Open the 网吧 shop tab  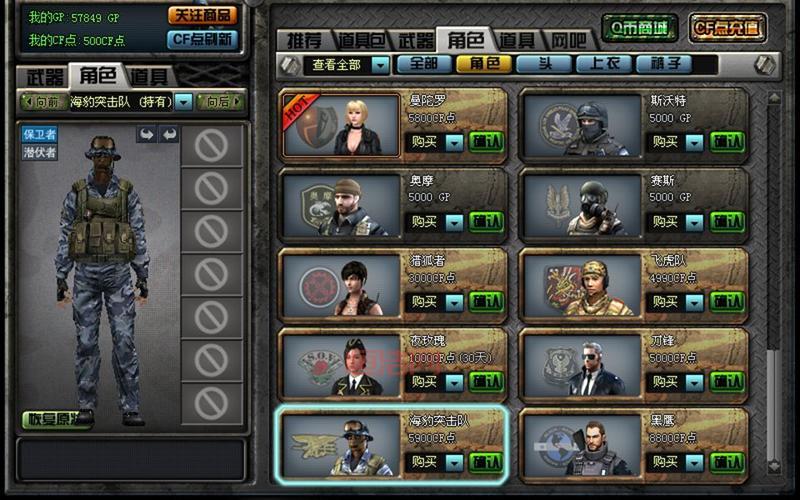click(x=570, y=41)
